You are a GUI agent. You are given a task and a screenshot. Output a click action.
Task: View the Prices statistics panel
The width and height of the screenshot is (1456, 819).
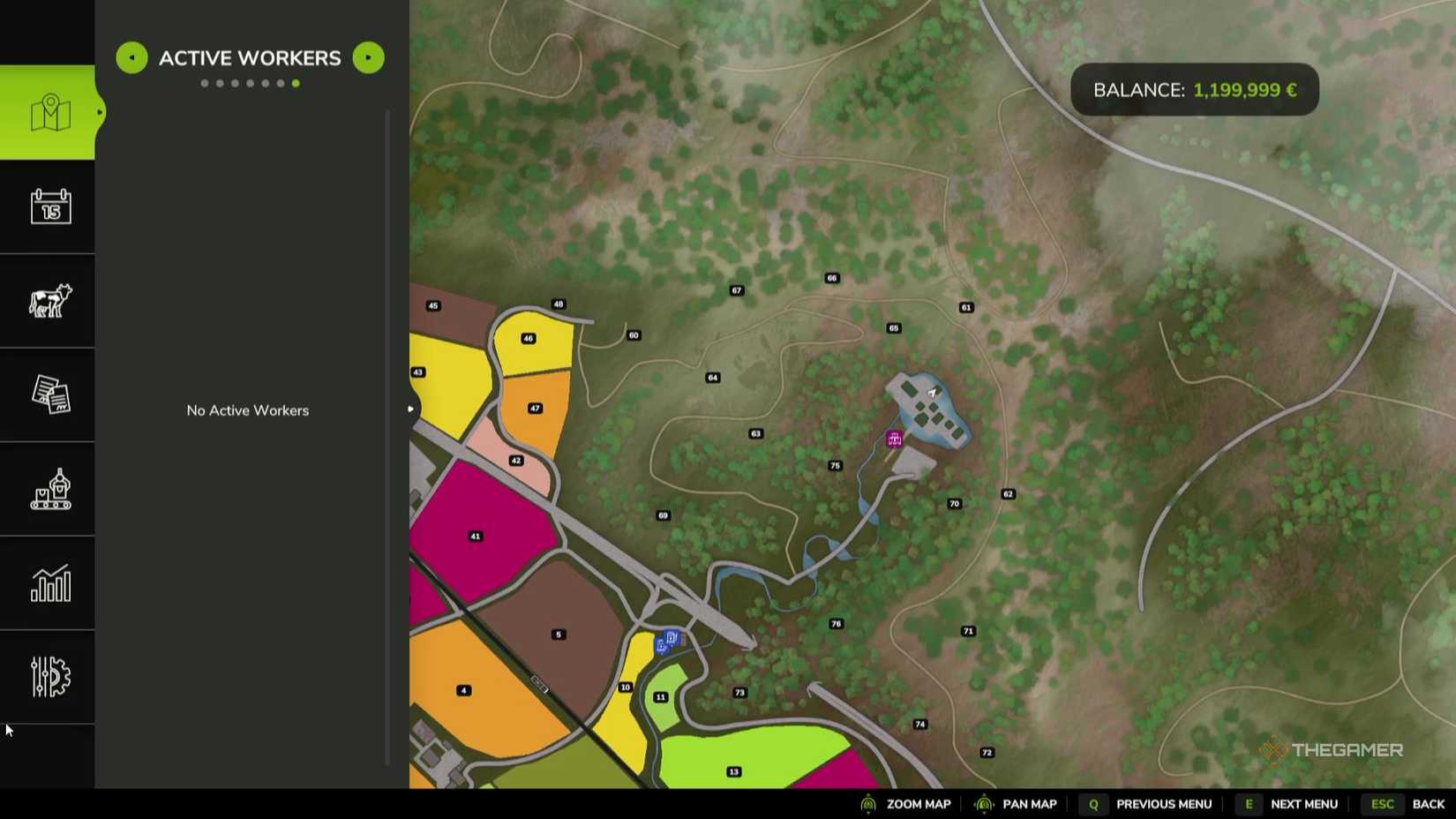(49, 583)
